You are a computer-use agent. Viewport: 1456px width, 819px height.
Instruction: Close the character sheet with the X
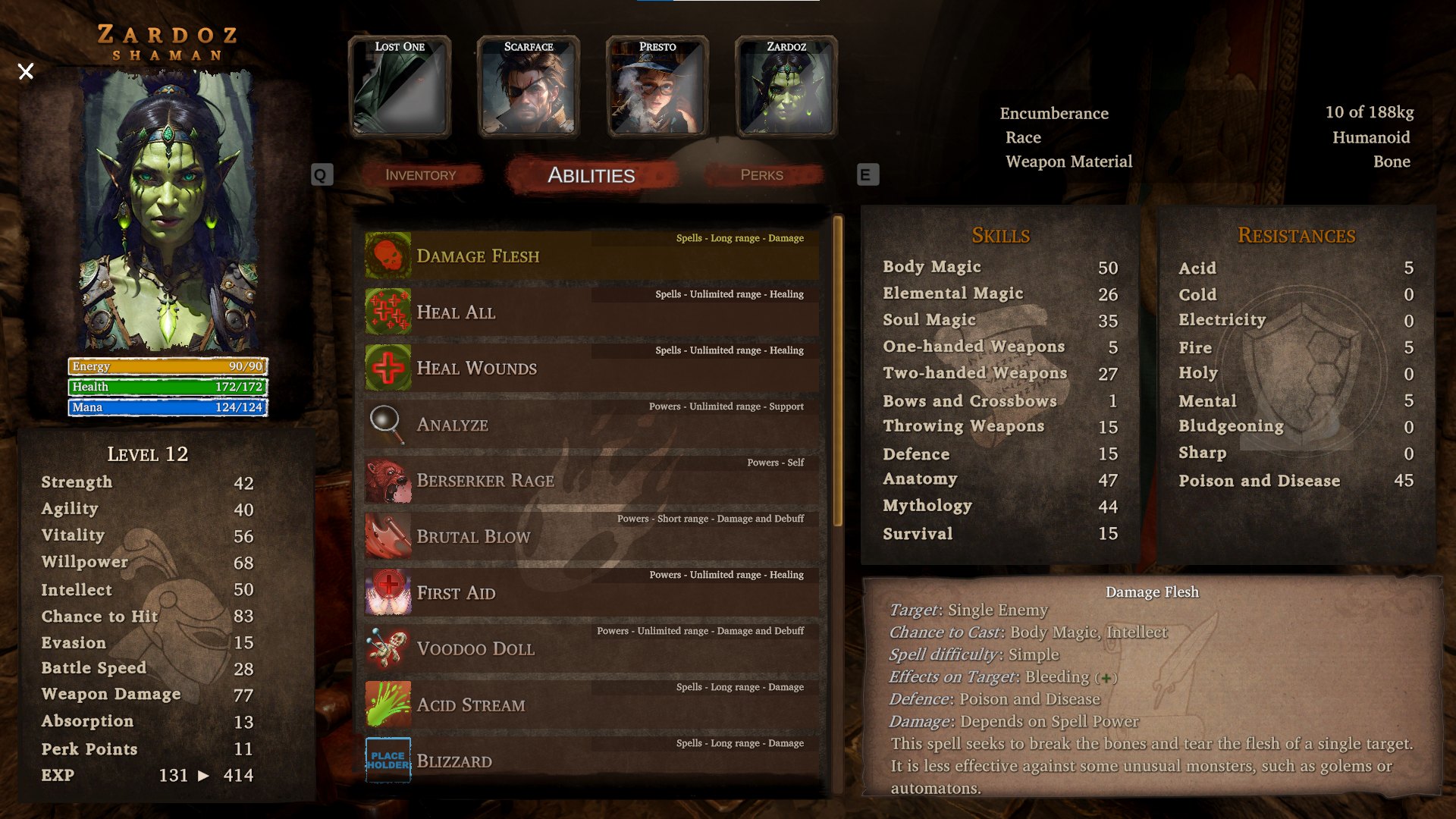(26, 71)
